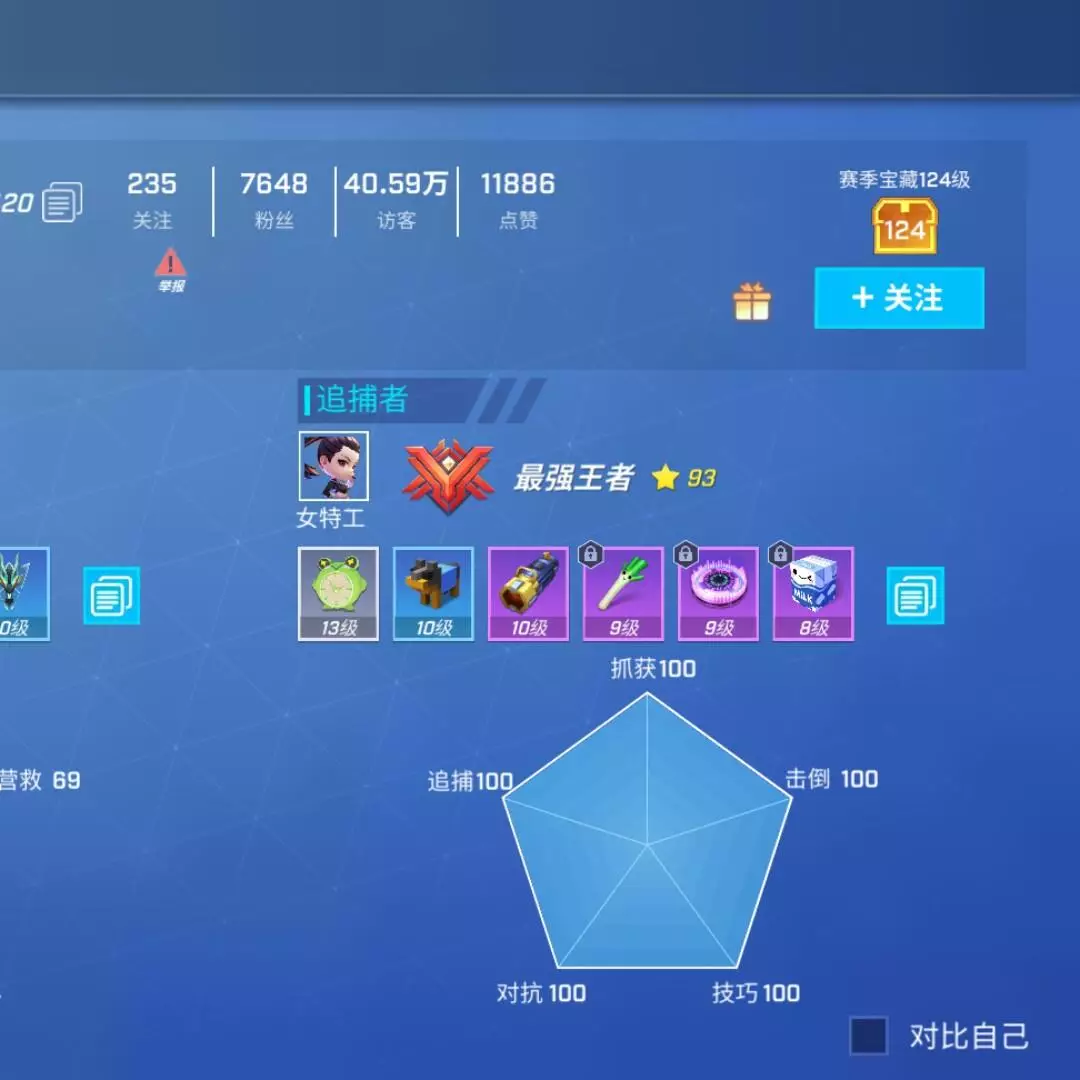Open the item list icon right of milk carton
This screenshot has height=1080, width=1080.
(915, 596)
